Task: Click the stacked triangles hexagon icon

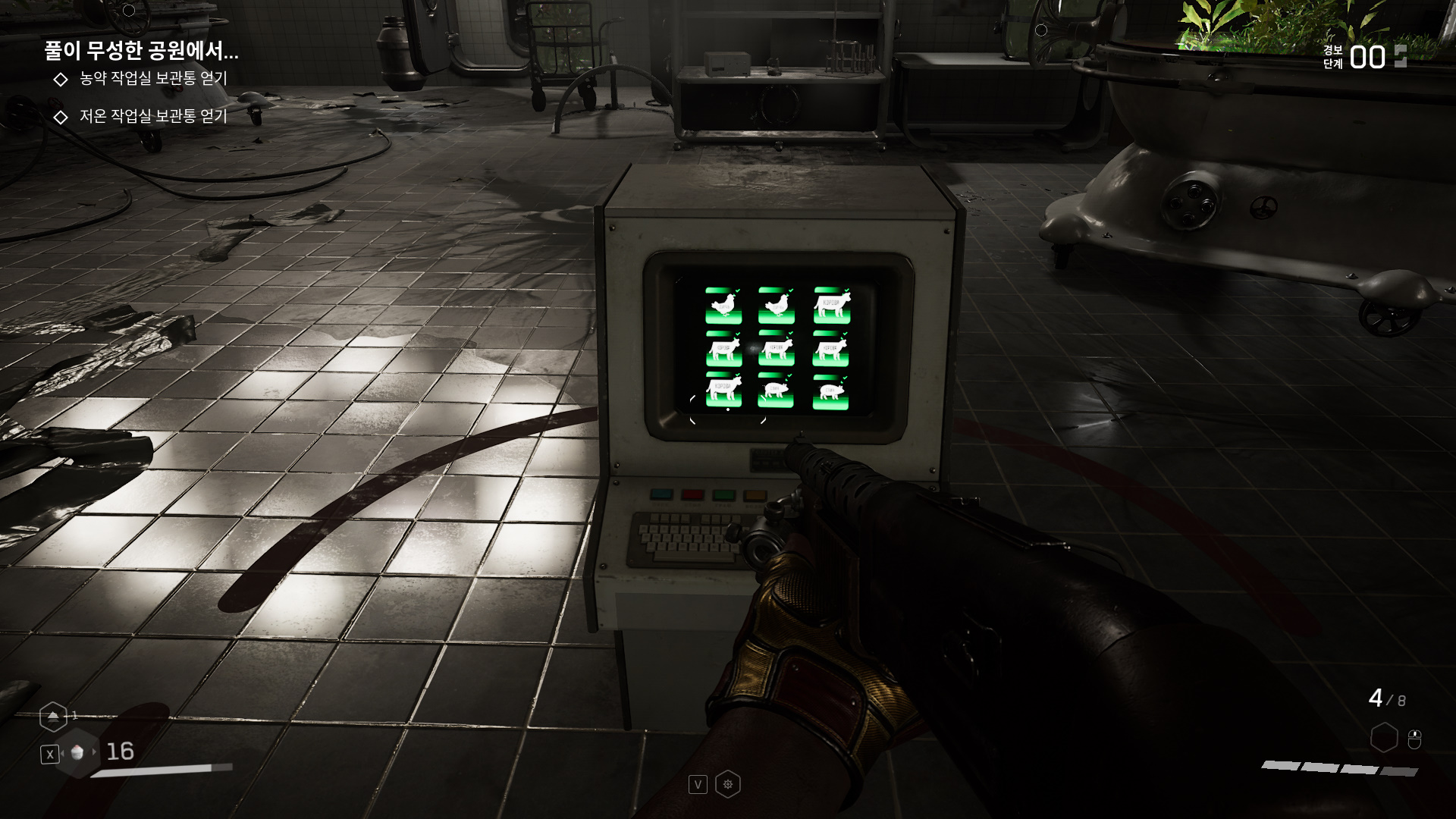Action: tap(53, 716)
